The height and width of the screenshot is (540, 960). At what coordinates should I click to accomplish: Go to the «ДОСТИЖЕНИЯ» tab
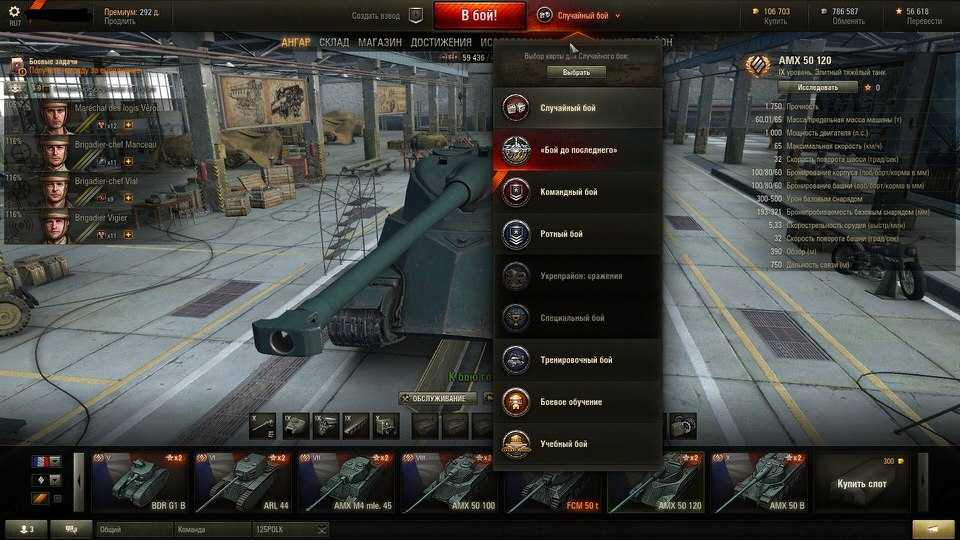click(440, 43)
